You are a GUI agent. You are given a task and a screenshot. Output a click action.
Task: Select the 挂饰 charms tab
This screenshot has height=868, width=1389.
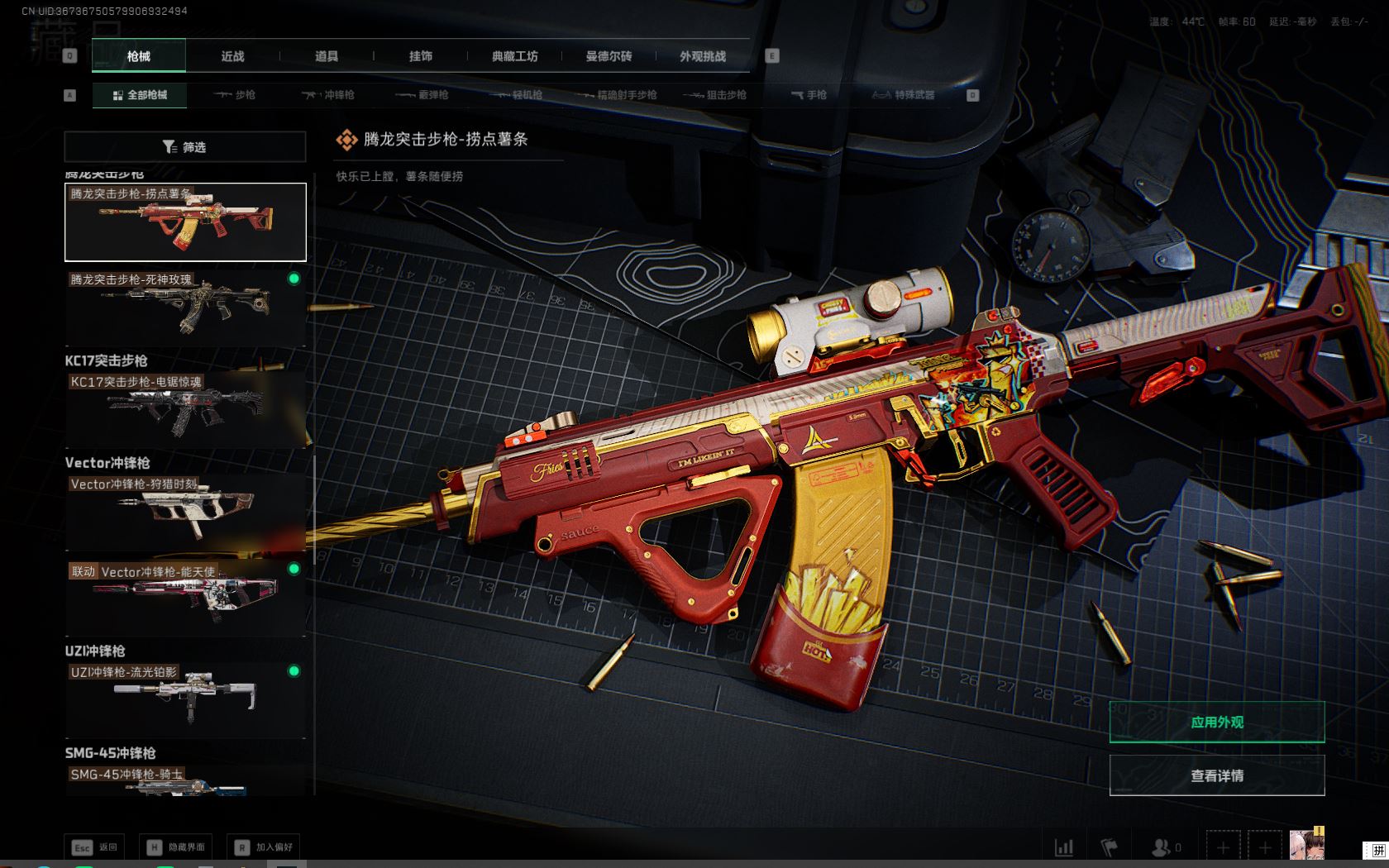point(420,56)
